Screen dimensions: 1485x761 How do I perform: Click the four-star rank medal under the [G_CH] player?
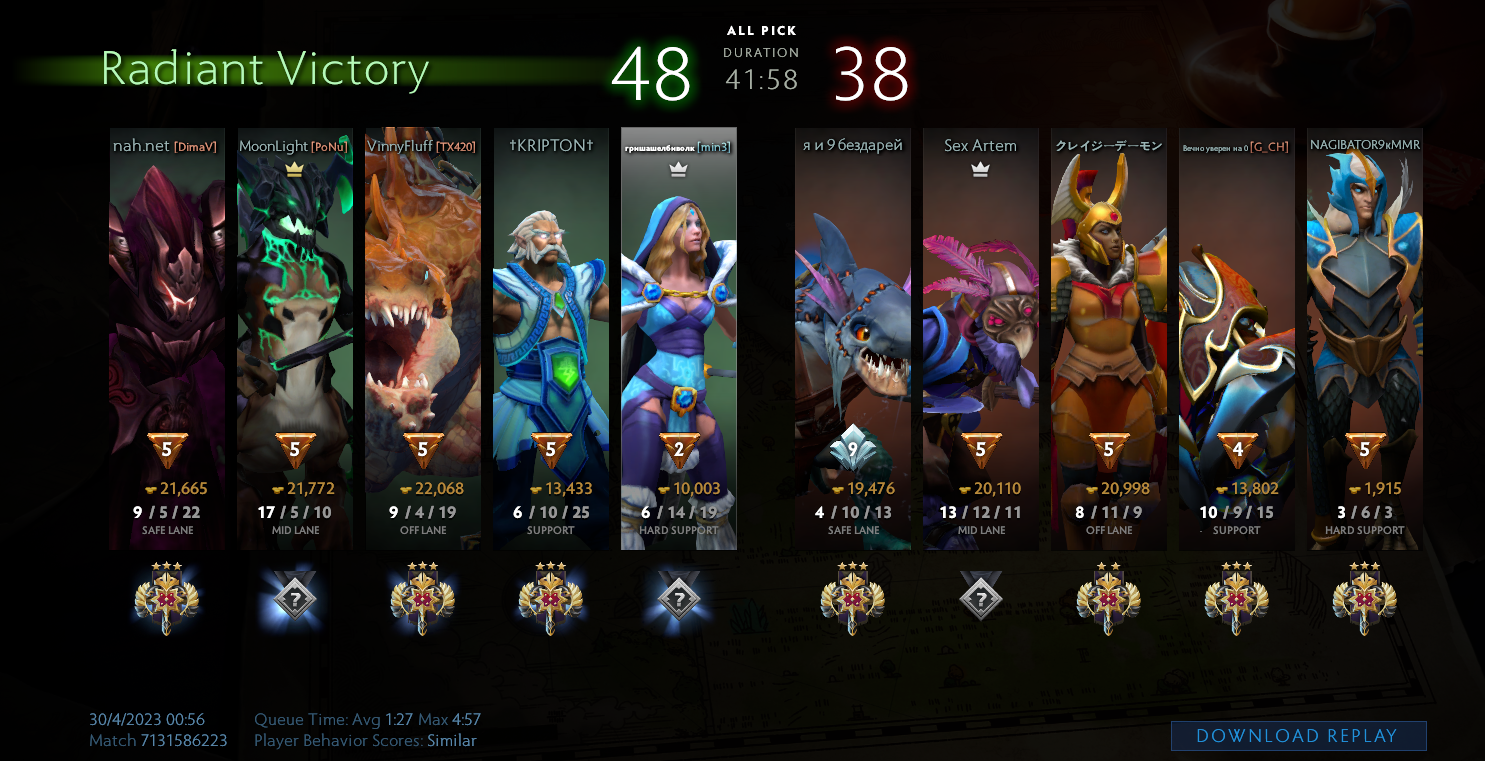click(1237, 597)
